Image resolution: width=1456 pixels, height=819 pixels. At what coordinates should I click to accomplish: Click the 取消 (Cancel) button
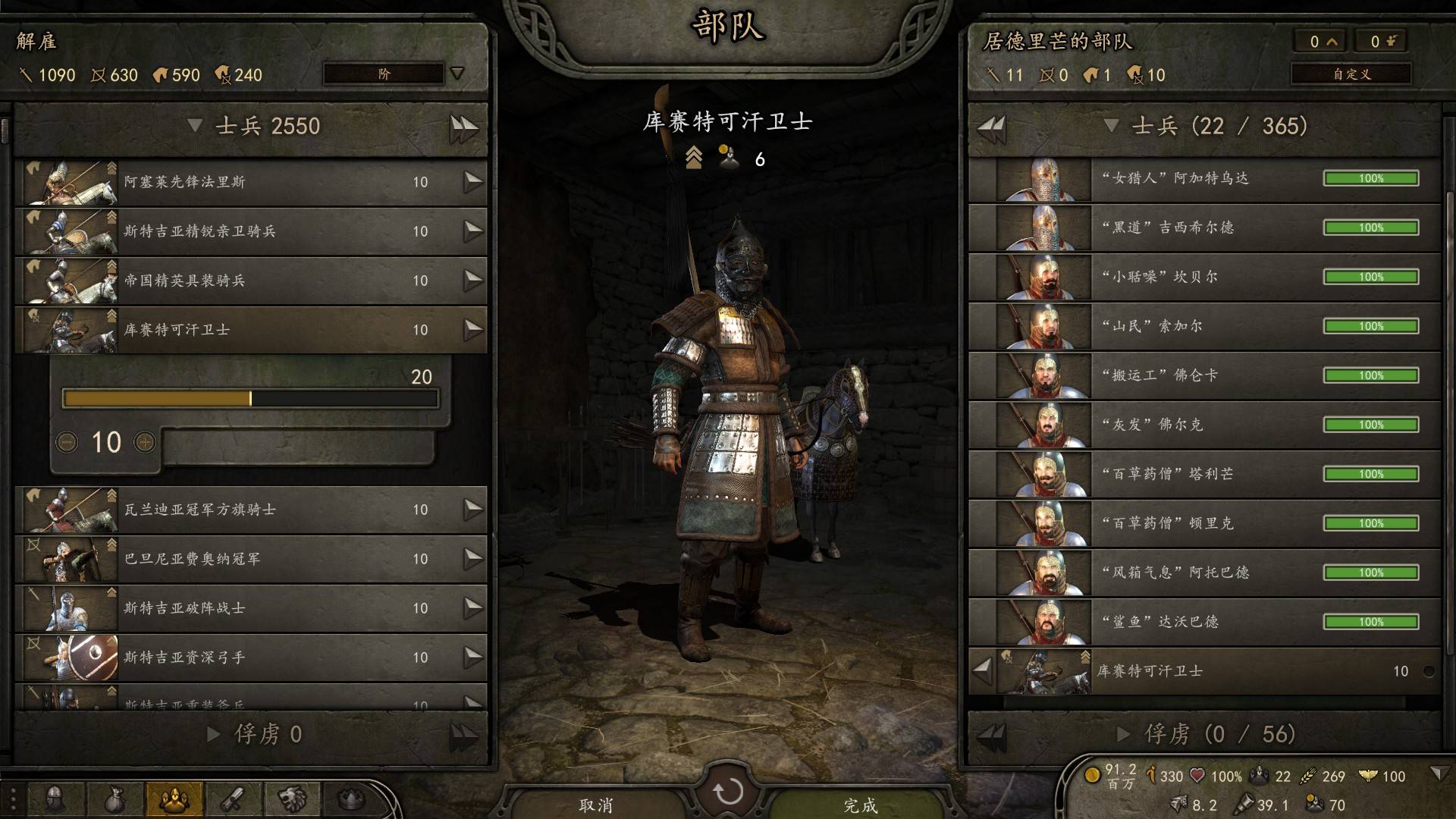[595, 804]
